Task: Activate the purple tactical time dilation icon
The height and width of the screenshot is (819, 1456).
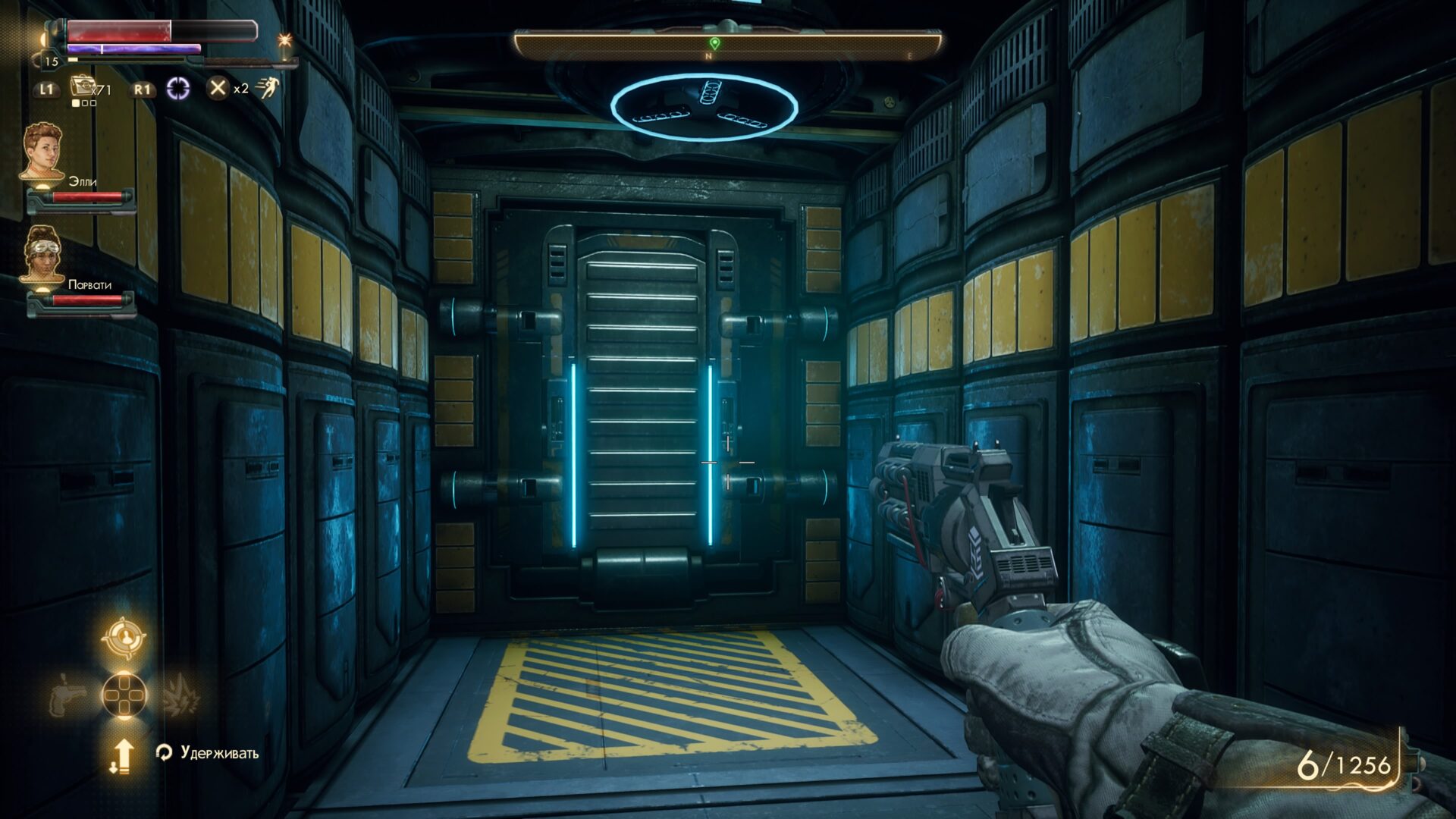Action: [178, 89]
